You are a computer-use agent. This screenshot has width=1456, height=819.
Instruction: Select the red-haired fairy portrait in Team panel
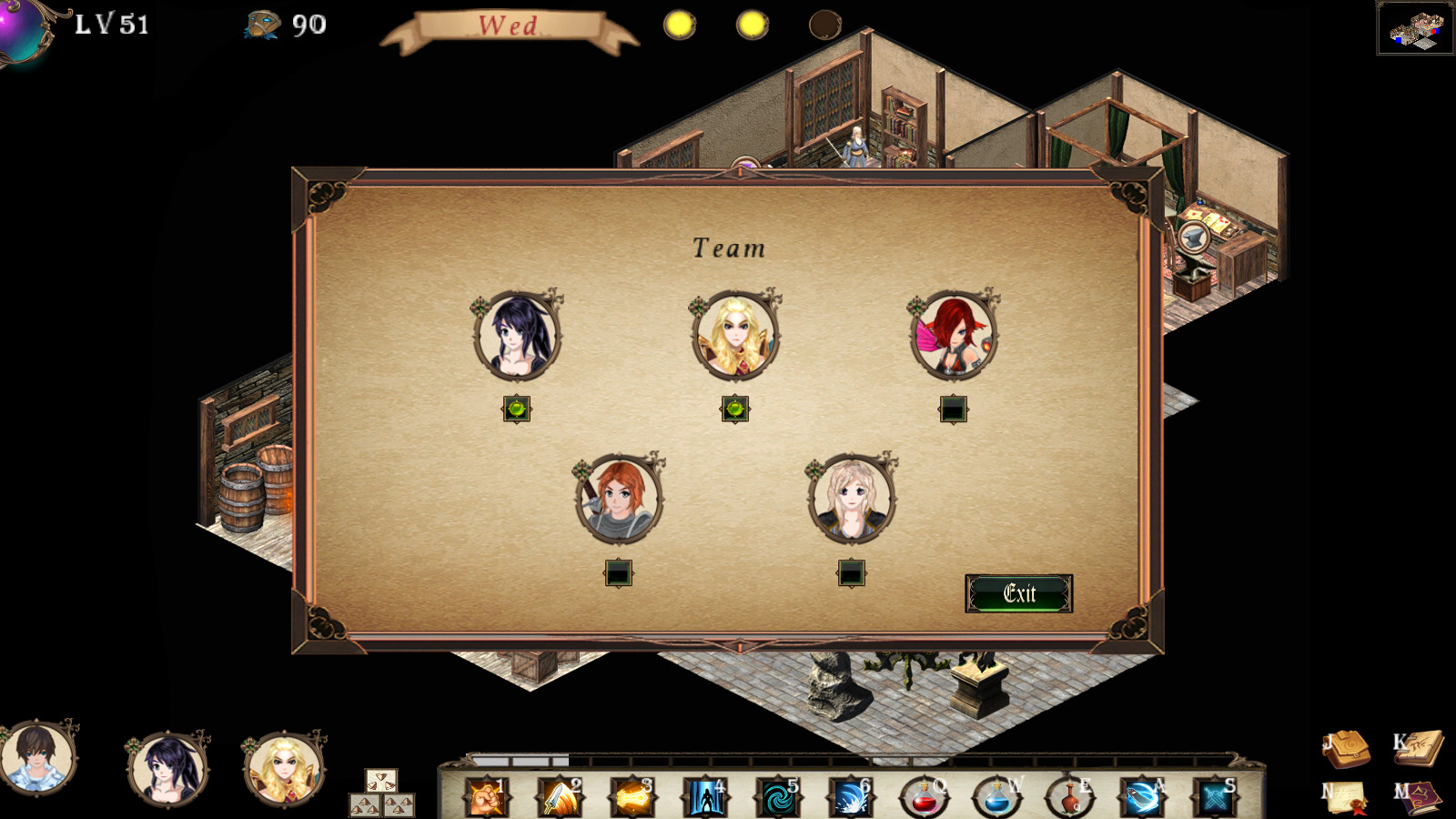click(x=954, y=336)
